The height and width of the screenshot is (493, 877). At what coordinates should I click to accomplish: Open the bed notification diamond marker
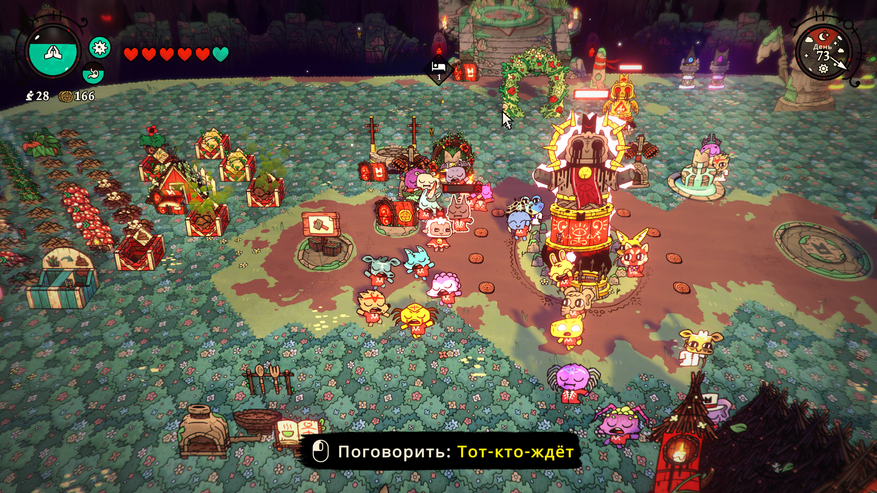[438, 70]
